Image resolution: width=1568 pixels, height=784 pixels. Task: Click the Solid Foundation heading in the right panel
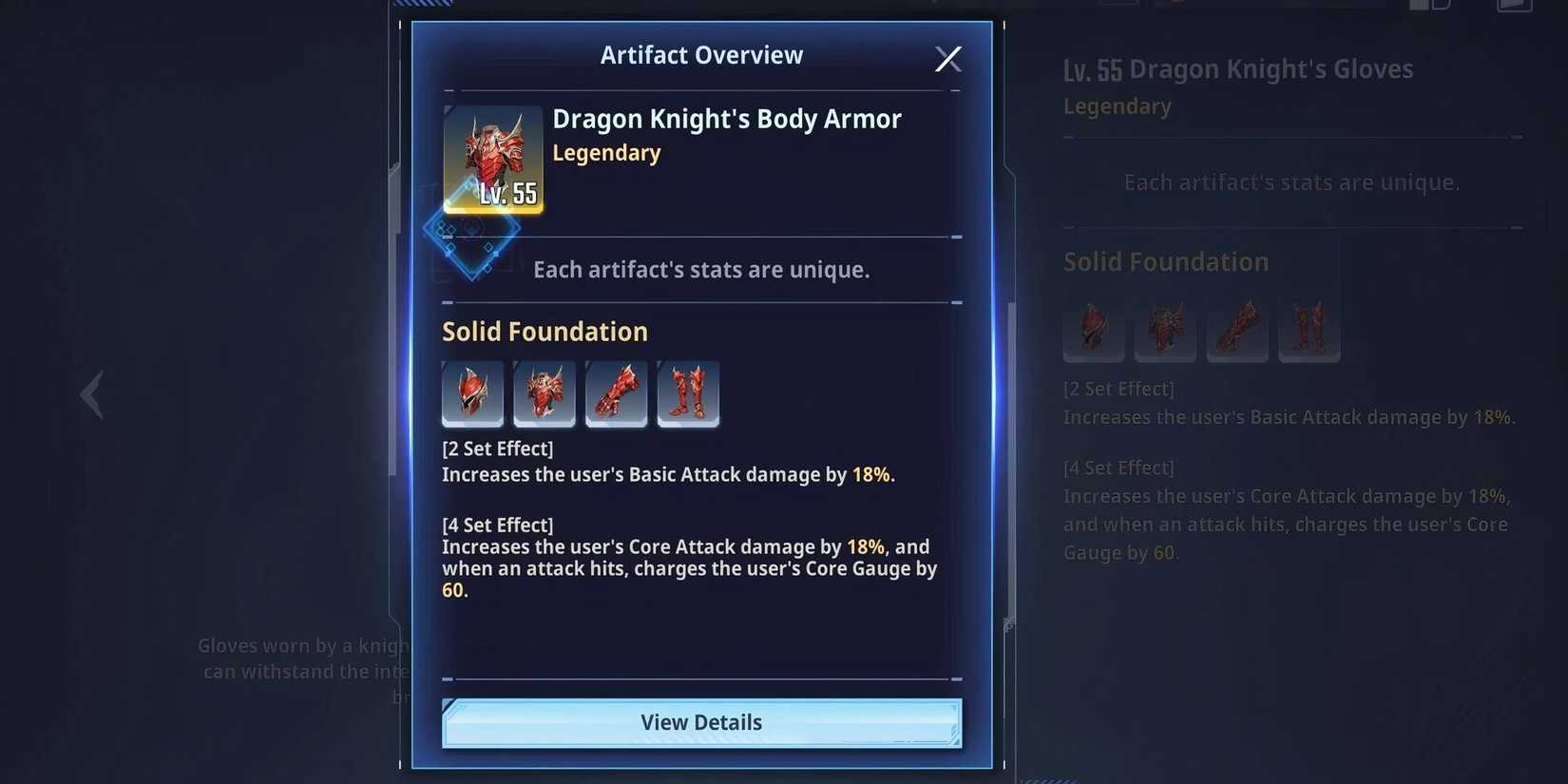pyautogui.click(x=1166, y=261)
